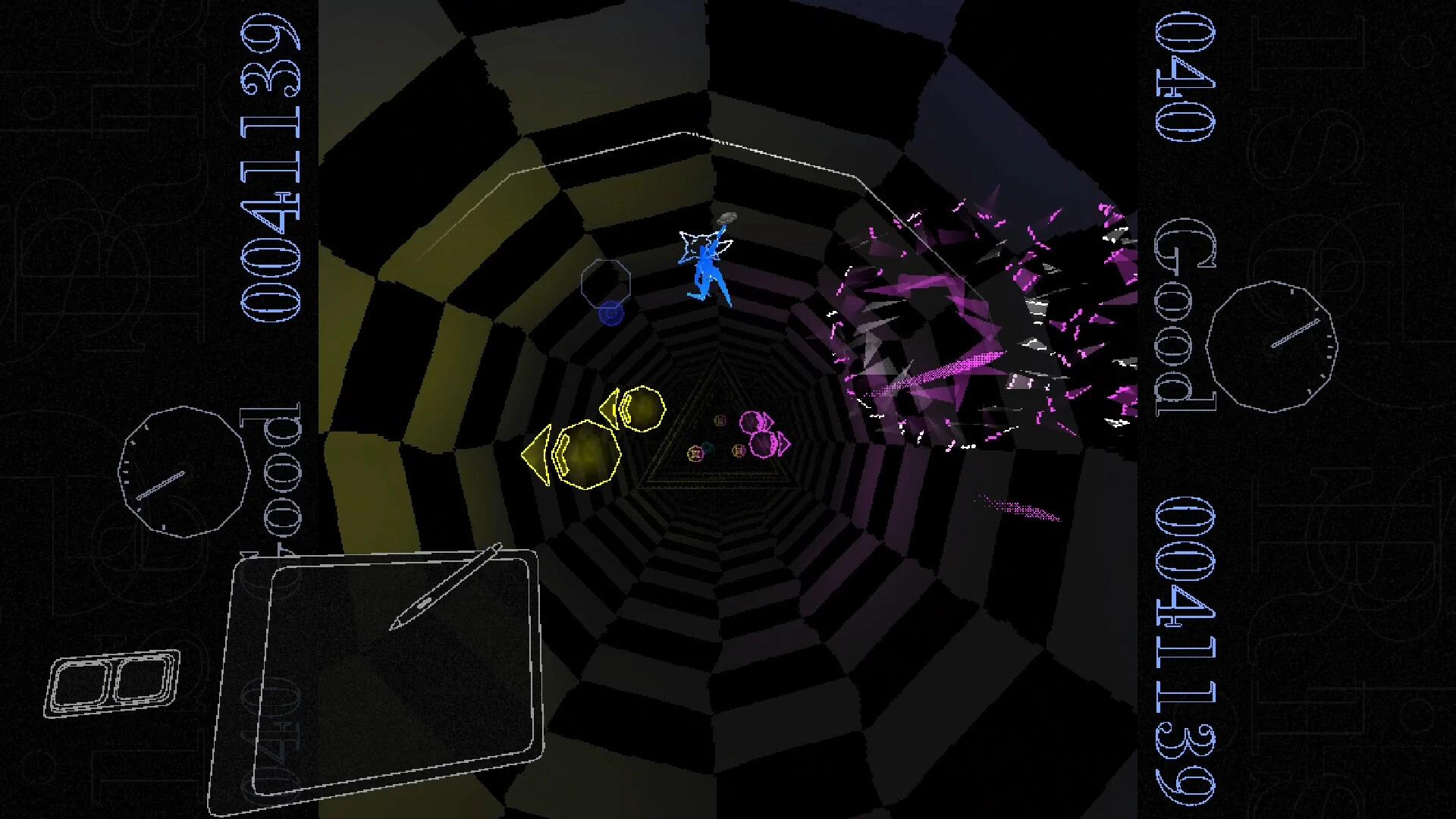The image size is (1456, 819).
Task: Click the small teal lock-on marker in tunnel center
Action: [x=708, y=447]
